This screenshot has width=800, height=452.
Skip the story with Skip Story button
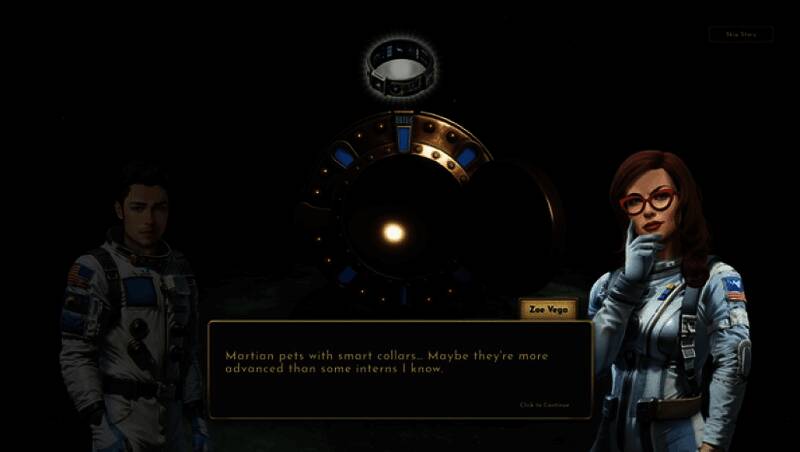pyautogui.click(x=741, y=34)
